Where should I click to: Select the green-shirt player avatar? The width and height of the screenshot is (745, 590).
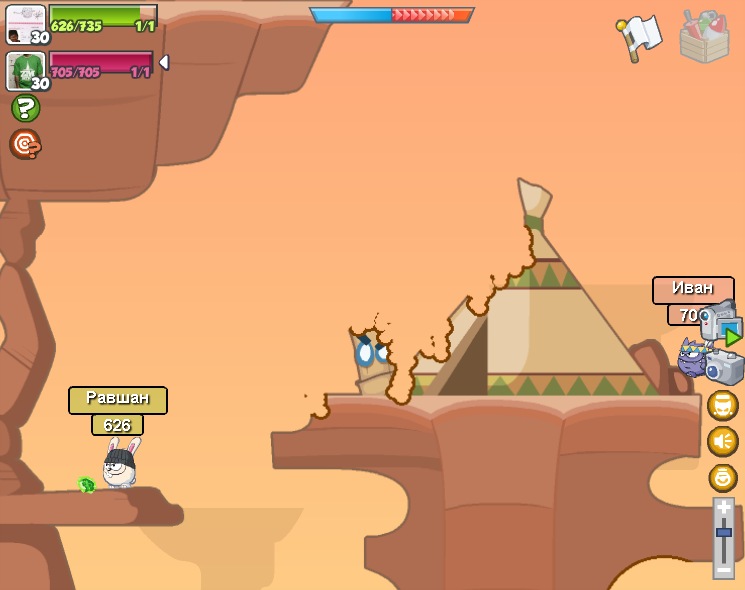click(x=26, y=71)
